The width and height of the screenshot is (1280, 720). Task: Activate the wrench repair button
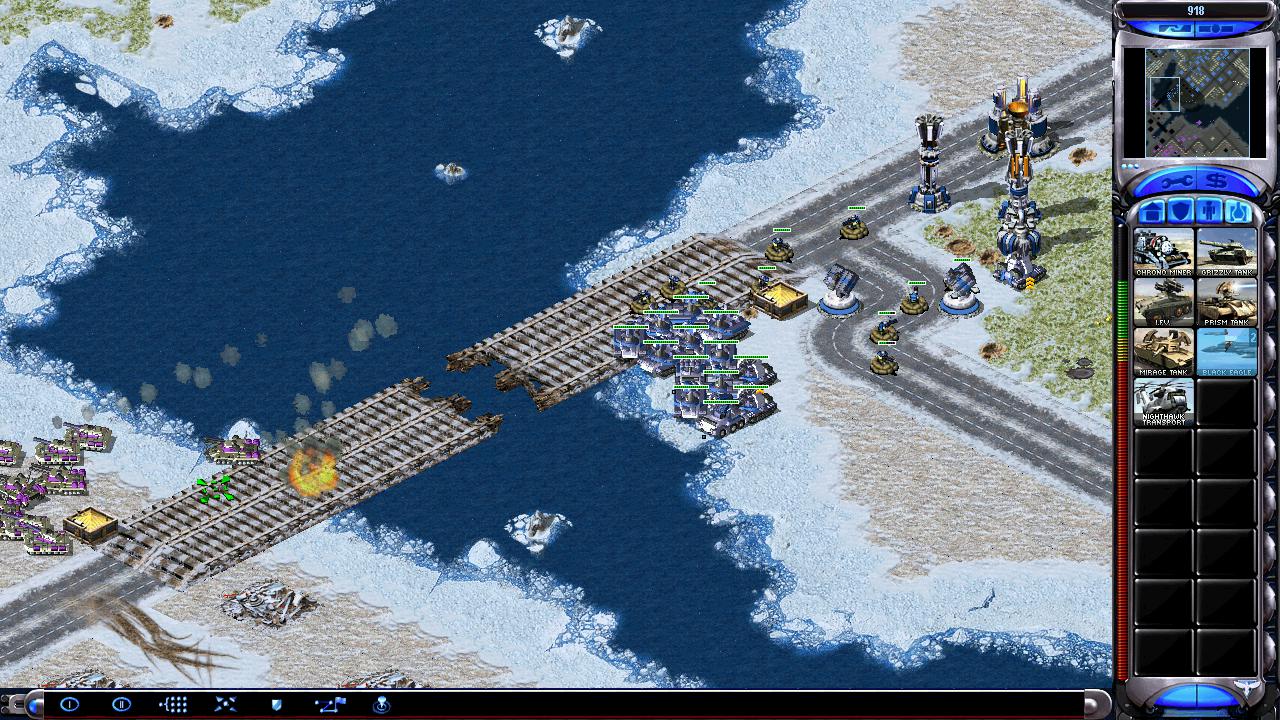click(1174, 181)
